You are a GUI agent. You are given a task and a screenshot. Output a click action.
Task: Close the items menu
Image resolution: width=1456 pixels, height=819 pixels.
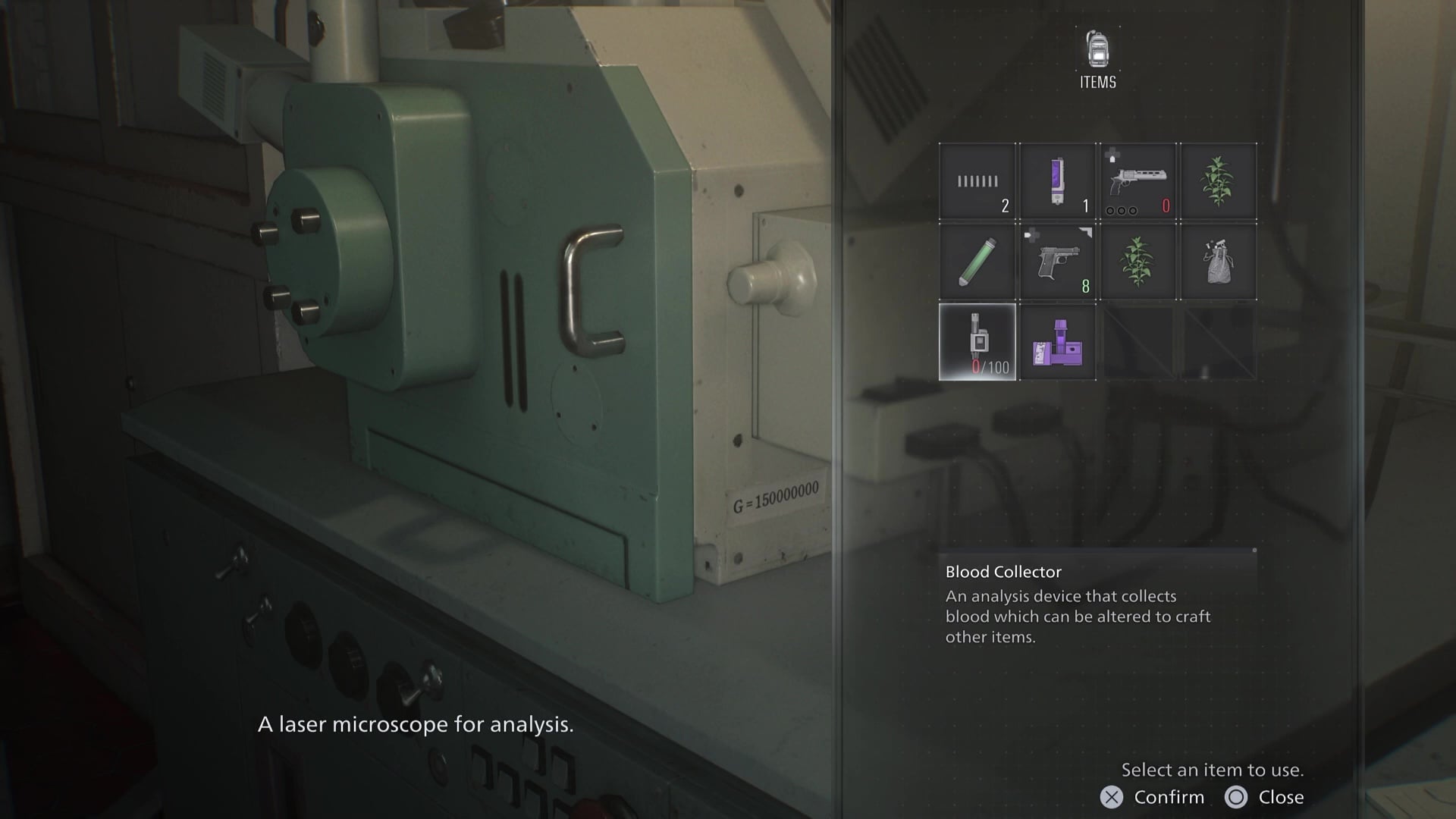(1265, 797)
